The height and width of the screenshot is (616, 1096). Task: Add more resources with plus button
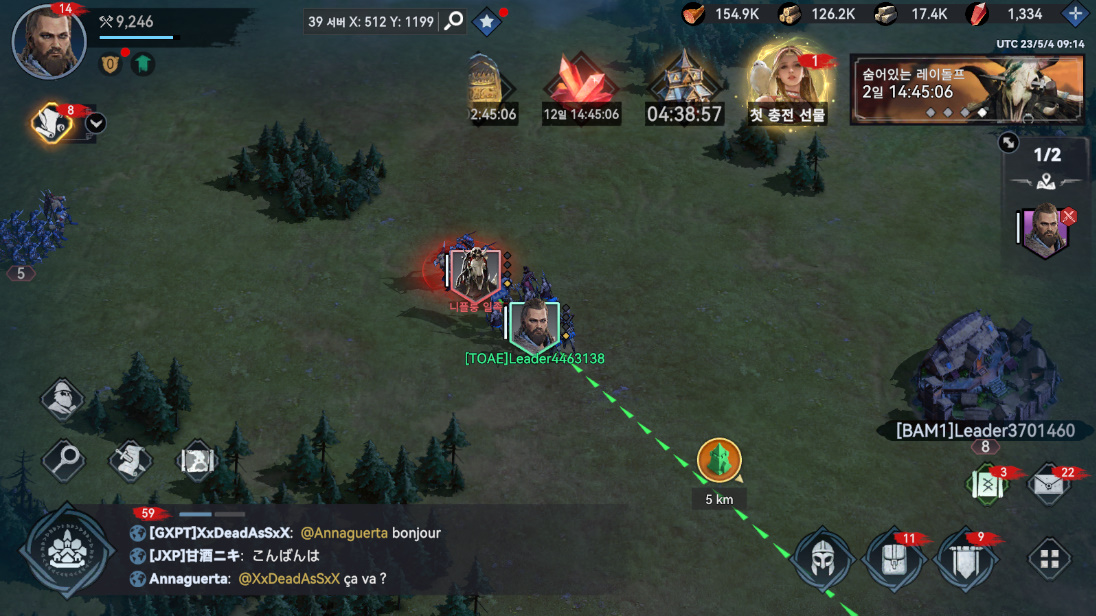pos(1075,14)
